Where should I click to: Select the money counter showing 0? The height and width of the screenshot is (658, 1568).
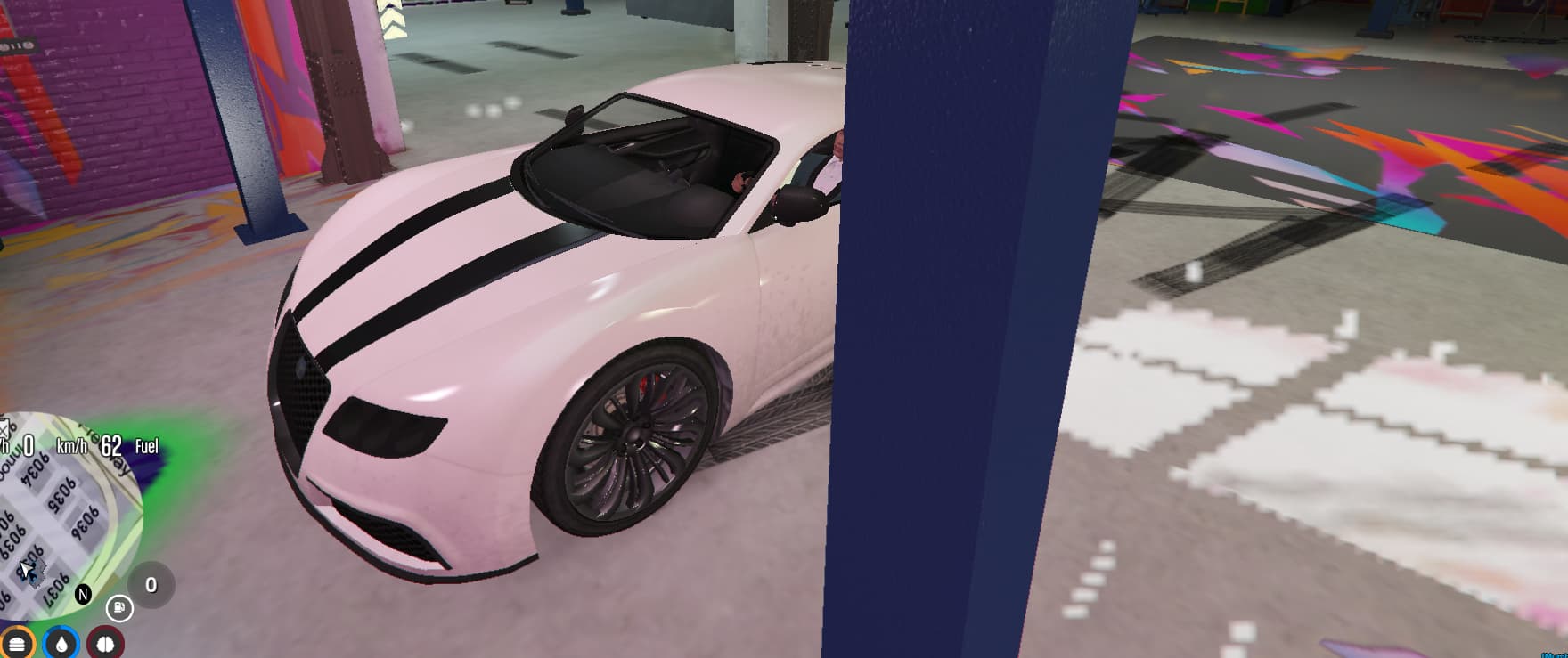151,583
